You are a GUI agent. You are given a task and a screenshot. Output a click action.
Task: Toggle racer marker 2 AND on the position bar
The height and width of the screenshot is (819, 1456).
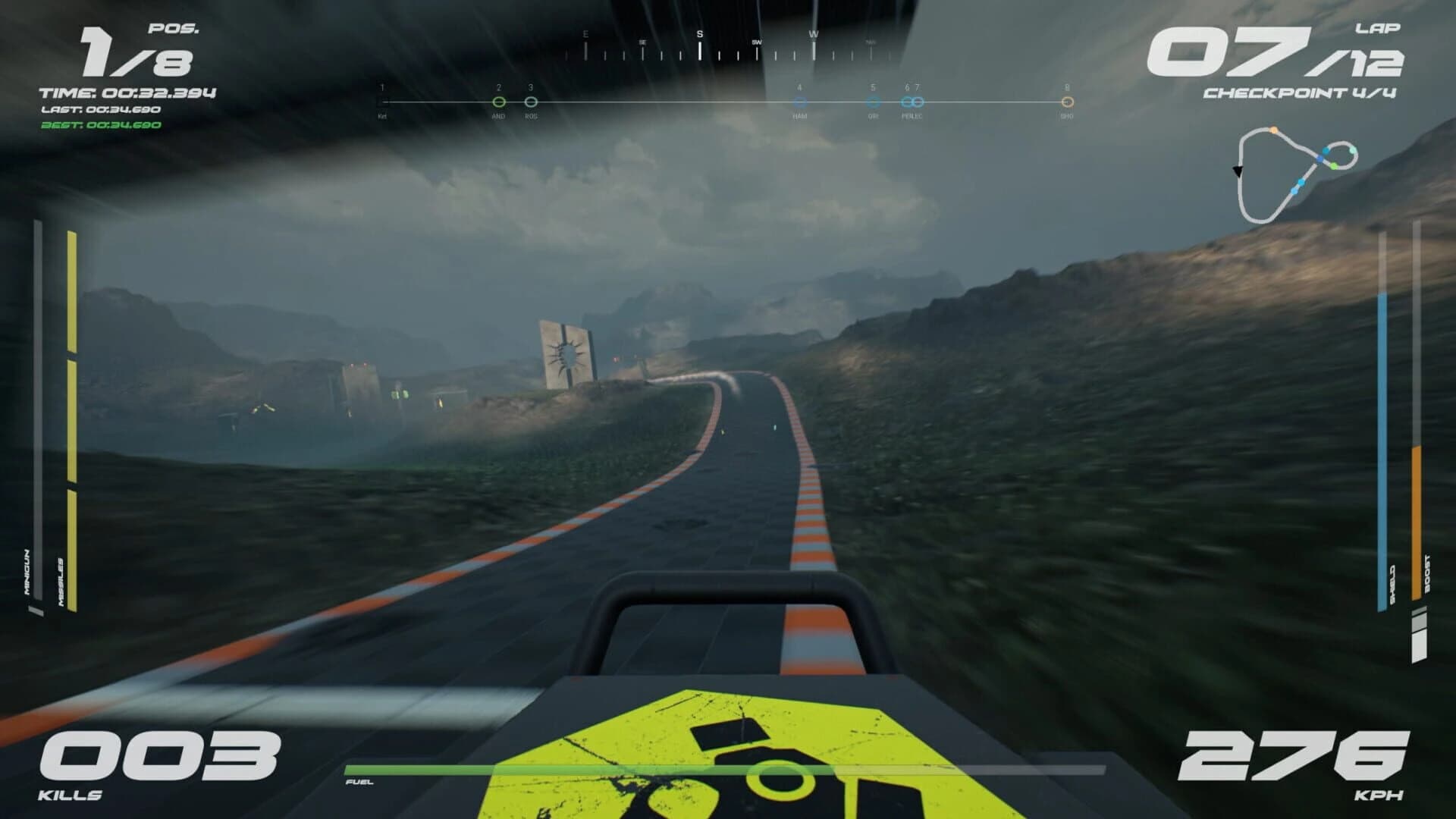[499, 99]
